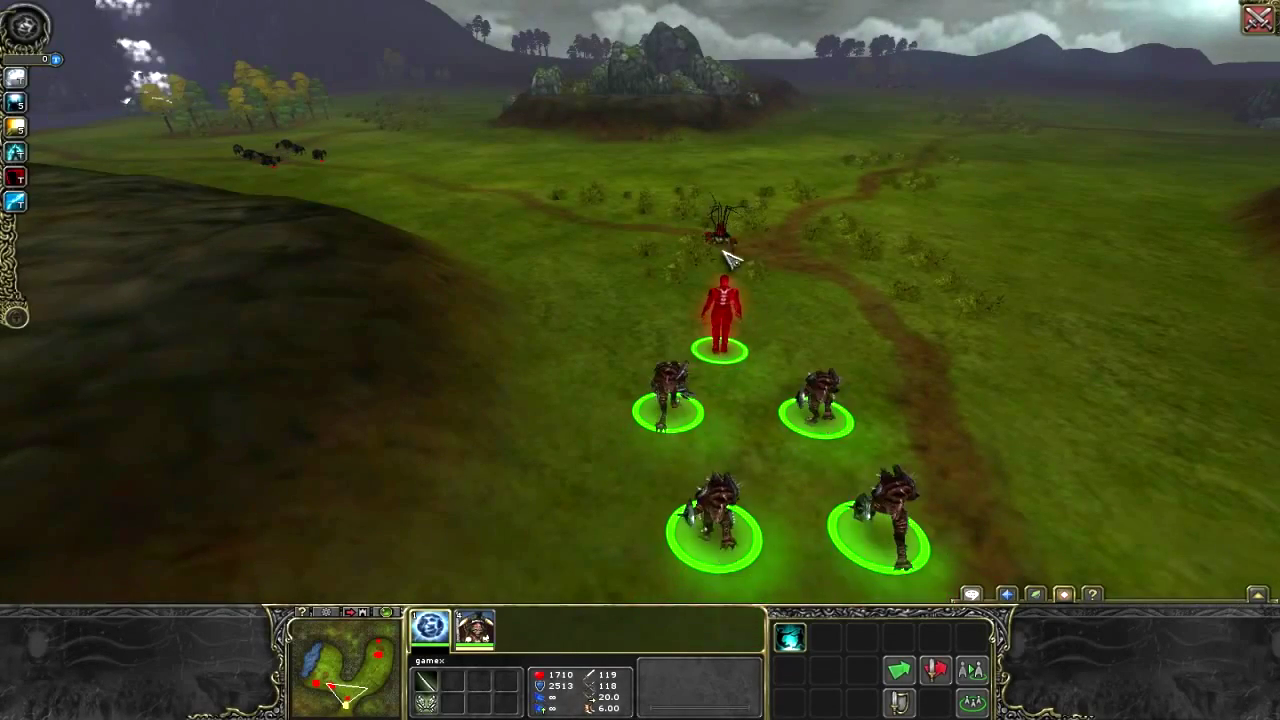
Task: Select the red helmet icon in sidebar
Action: 15,177
